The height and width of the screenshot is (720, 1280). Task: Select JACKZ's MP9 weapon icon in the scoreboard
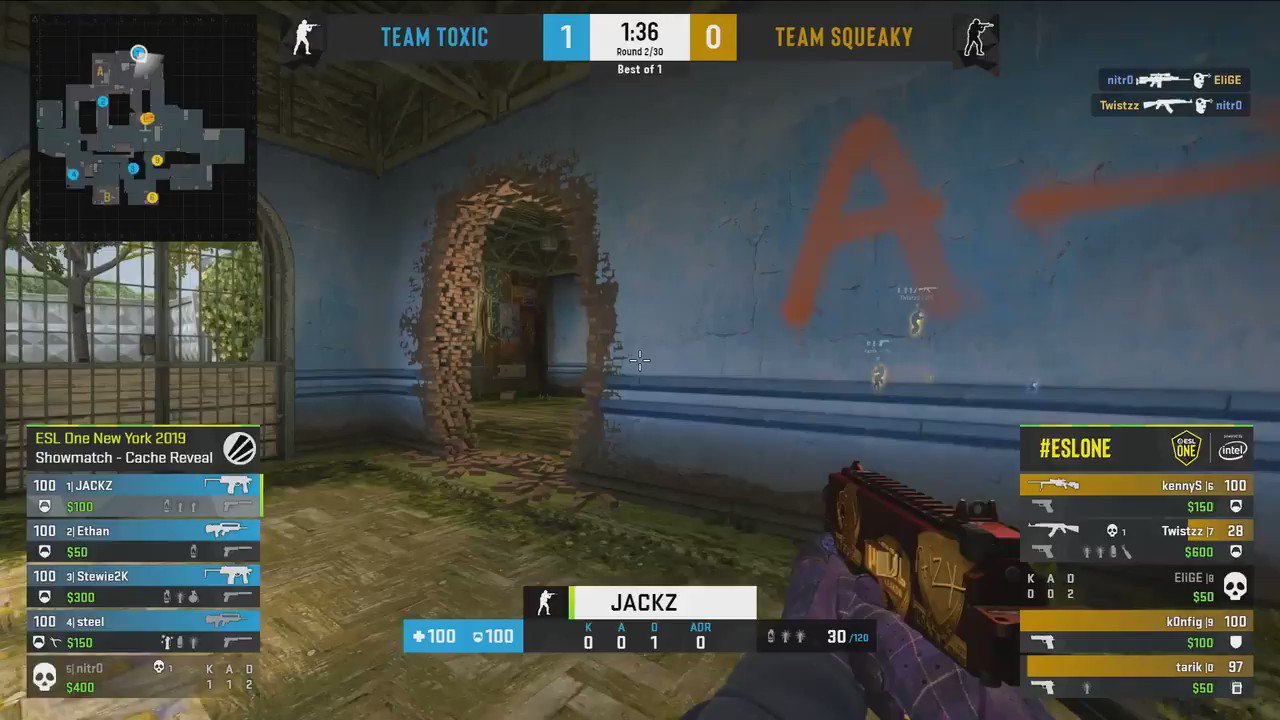tap(231, 484)
